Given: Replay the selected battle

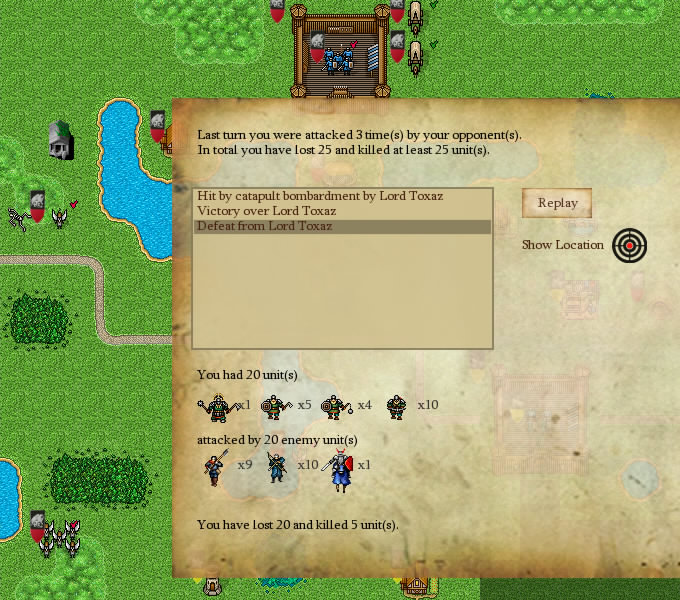Looking at the screenshot, I should pos(557,203).
